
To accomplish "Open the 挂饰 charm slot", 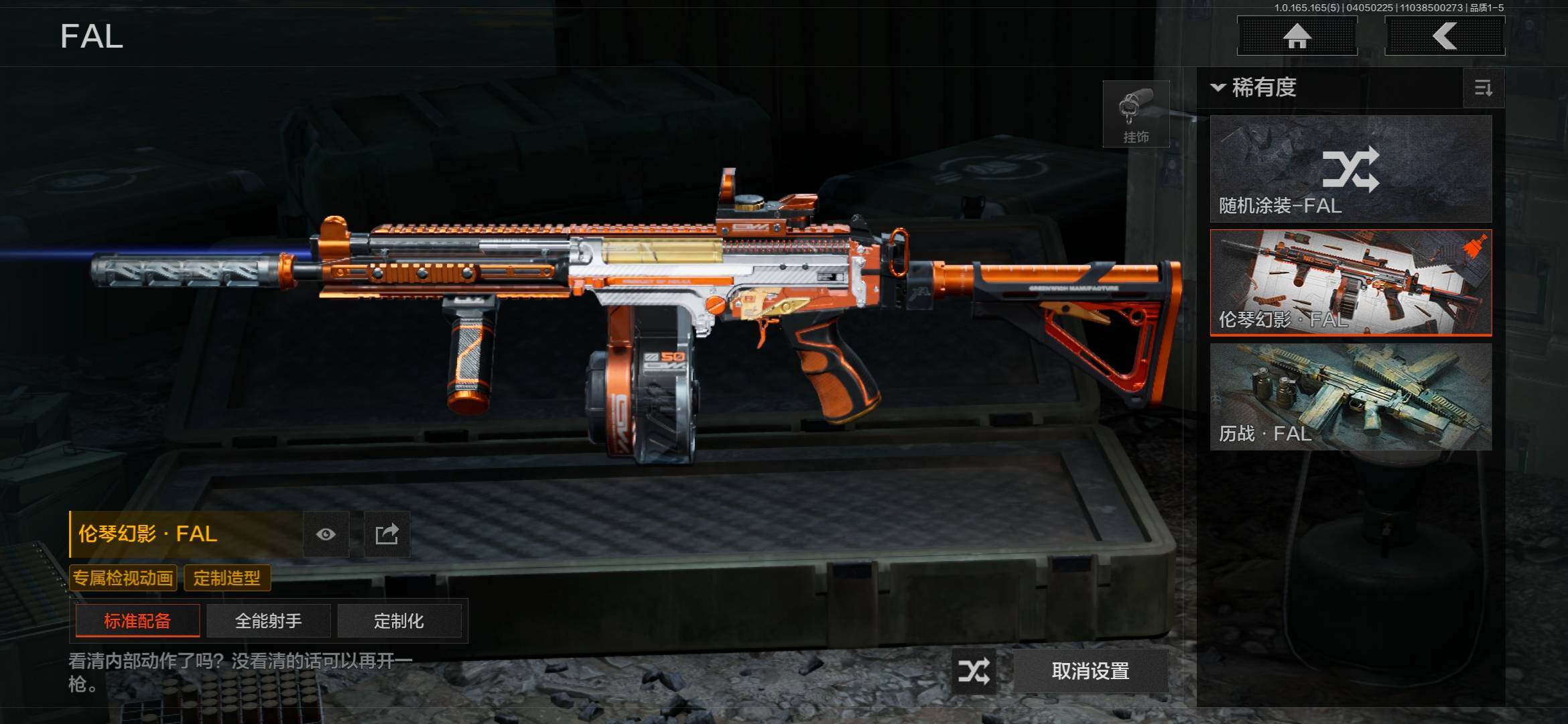I will point(1136,115).
